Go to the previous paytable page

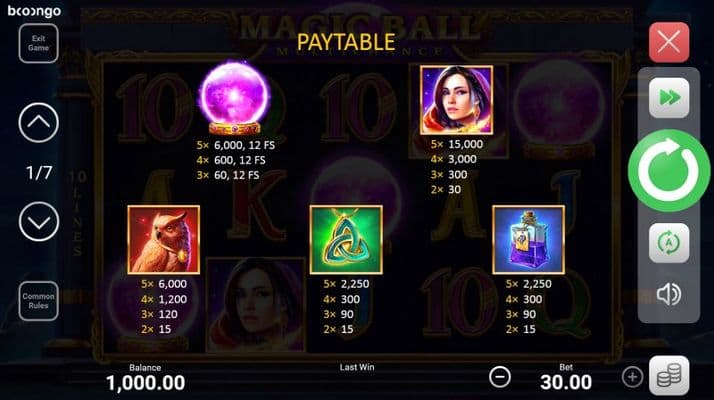click(x=39, y=123)
